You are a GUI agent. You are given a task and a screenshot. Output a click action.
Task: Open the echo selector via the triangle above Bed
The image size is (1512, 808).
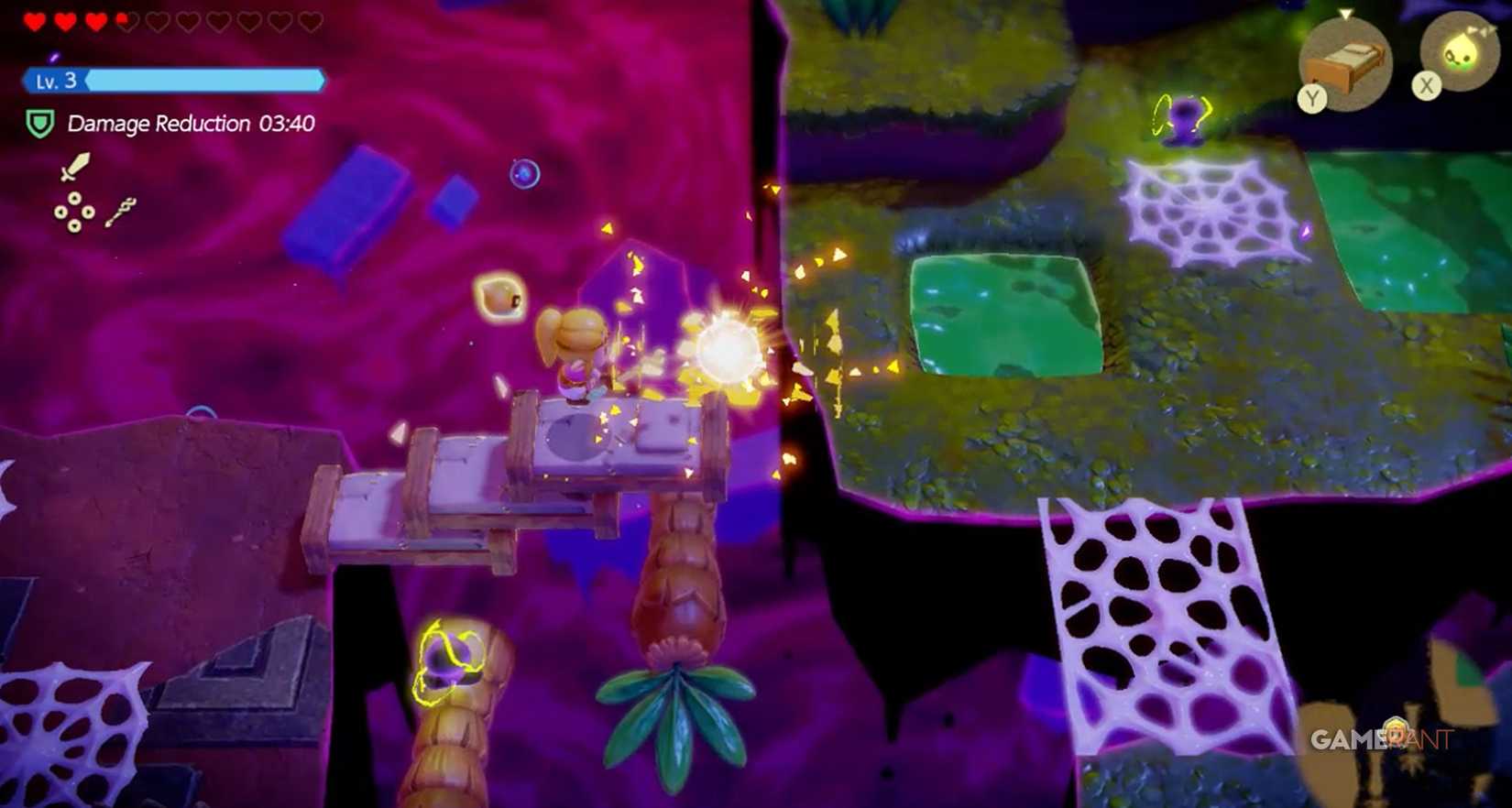point(1345,14)
